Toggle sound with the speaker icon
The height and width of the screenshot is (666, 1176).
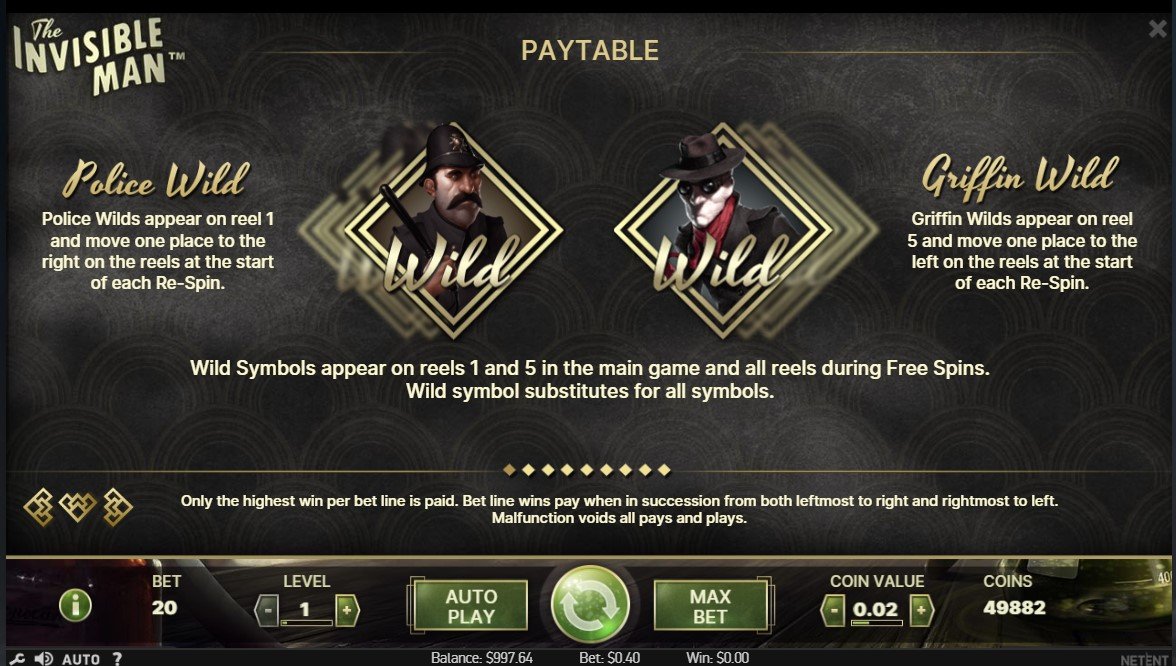pos(44,658)
